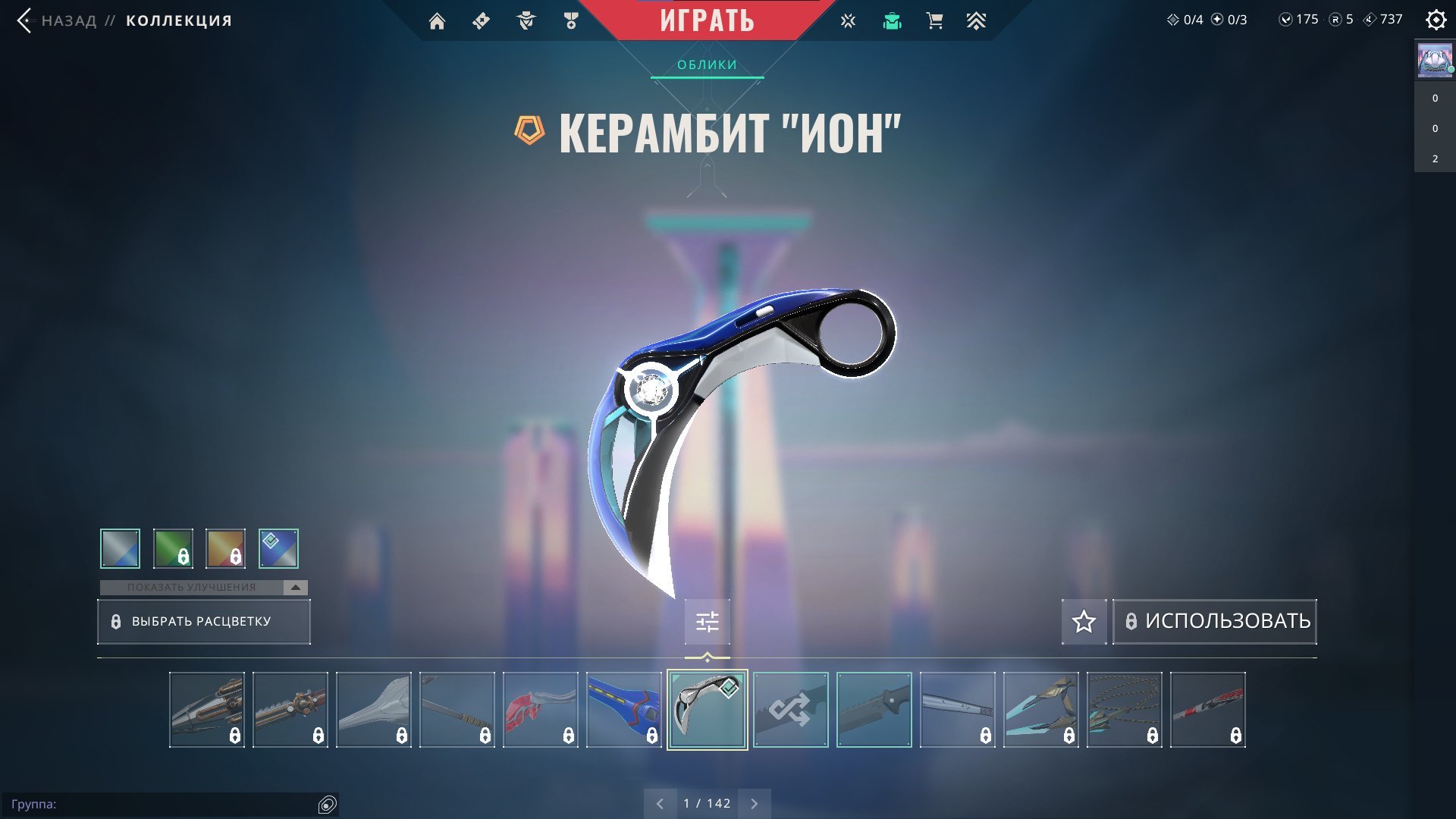
Task: Open the settings gear
Action: (1436, 20)
